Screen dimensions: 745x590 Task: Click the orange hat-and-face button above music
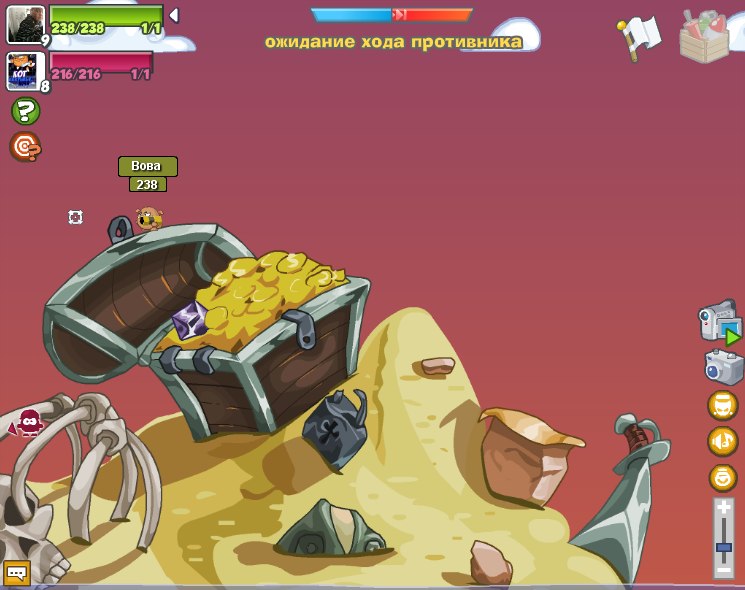[x=723, y=405]
